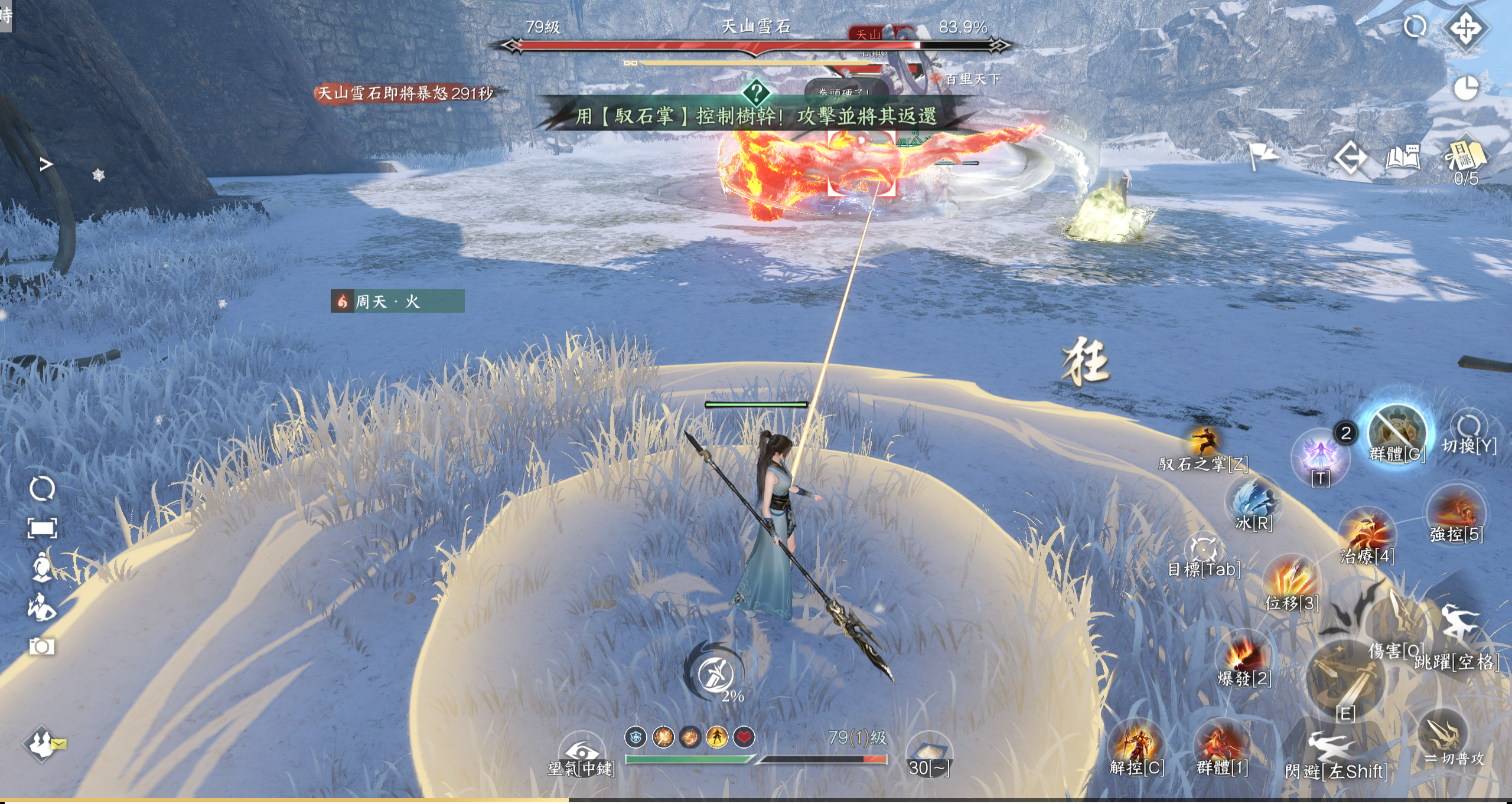Open the camera screenshot mode
Image resolution: width=1512 pixels, height=804 pixels.
pos(42,646)
